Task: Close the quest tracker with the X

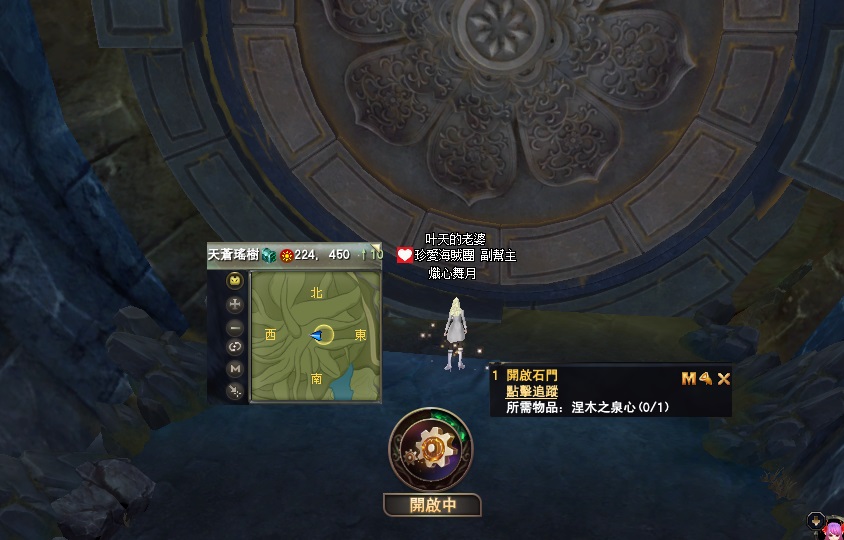Action: 724,378
